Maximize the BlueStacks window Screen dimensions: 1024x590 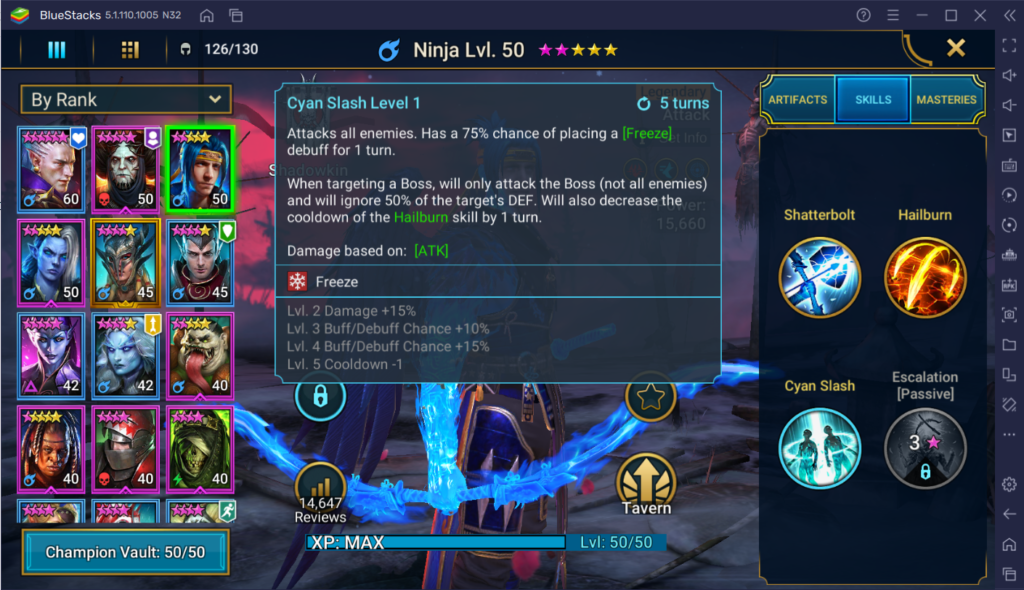951,15
